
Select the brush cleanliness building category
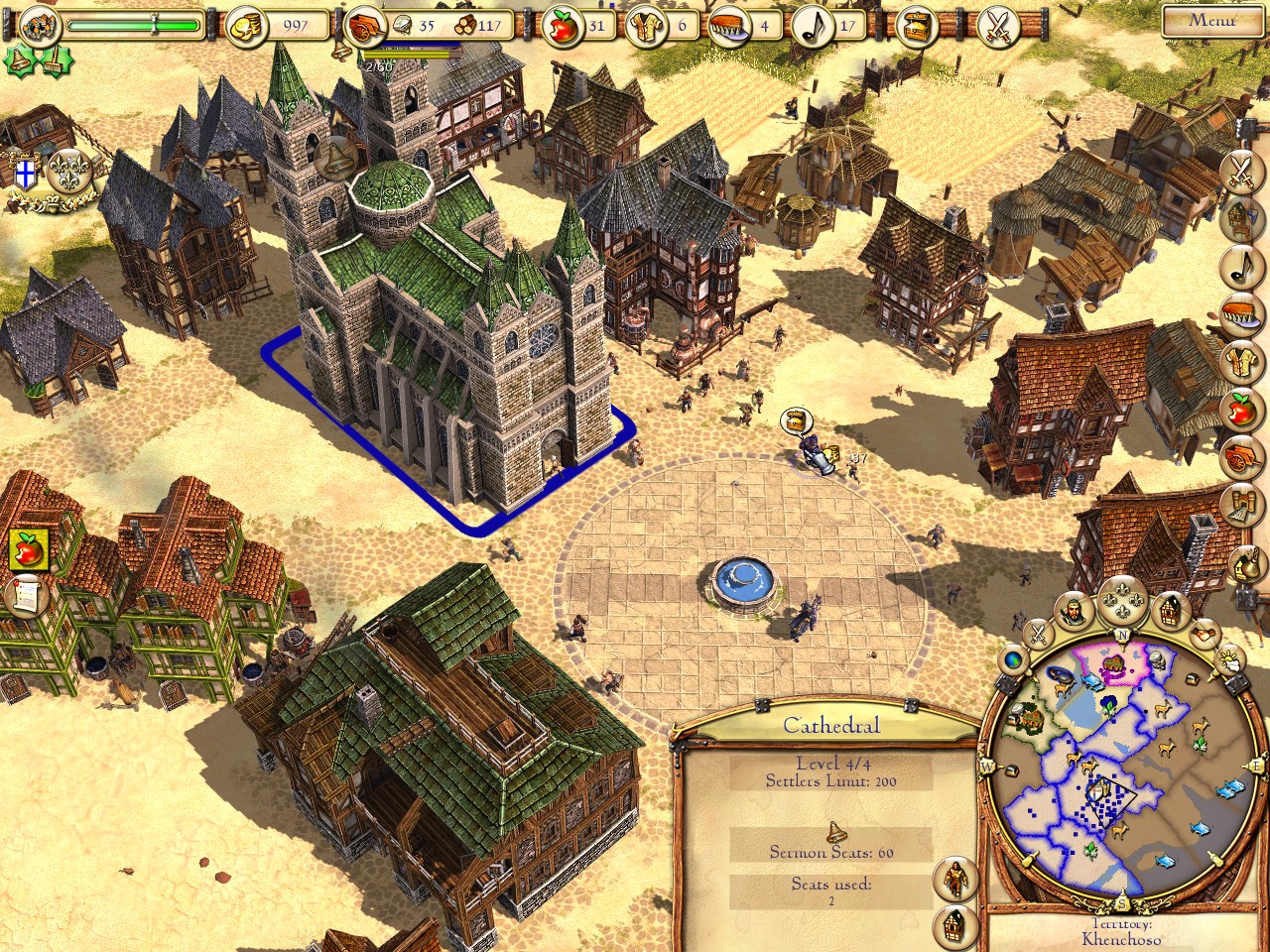(x=1241, y=311)
